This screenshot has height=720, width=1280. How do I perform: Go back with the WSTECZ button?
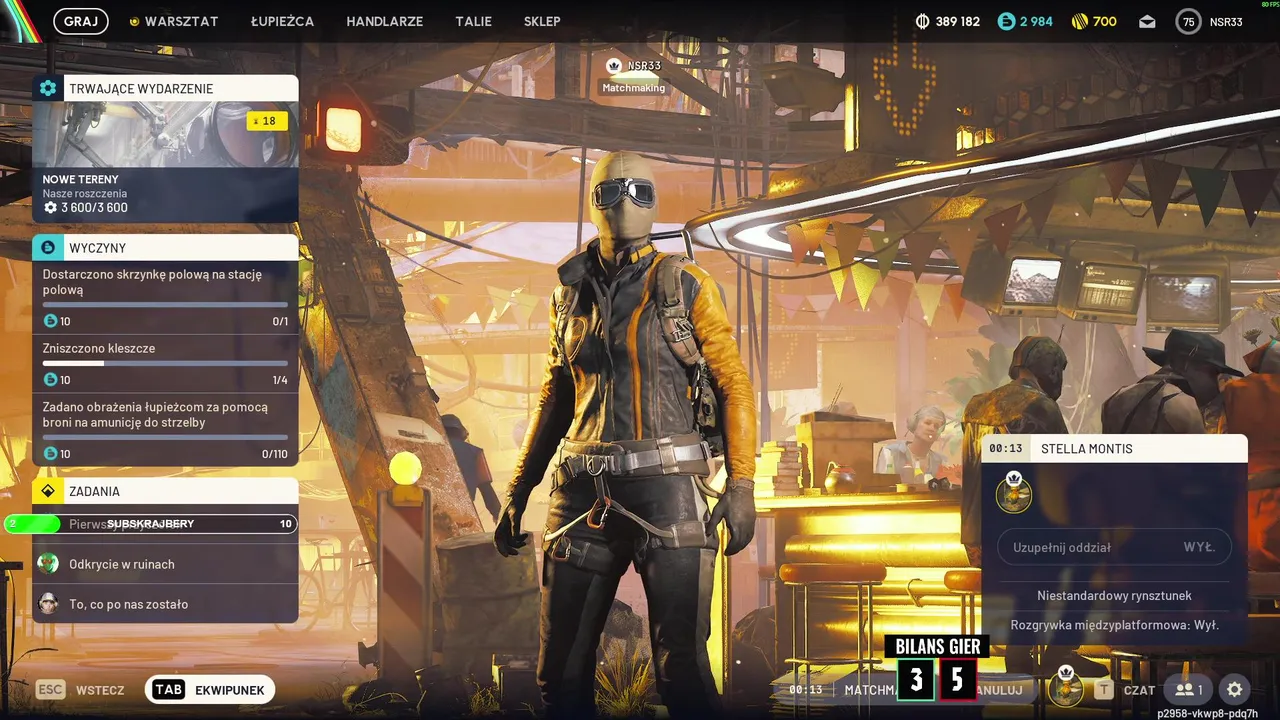click(80, 689)
